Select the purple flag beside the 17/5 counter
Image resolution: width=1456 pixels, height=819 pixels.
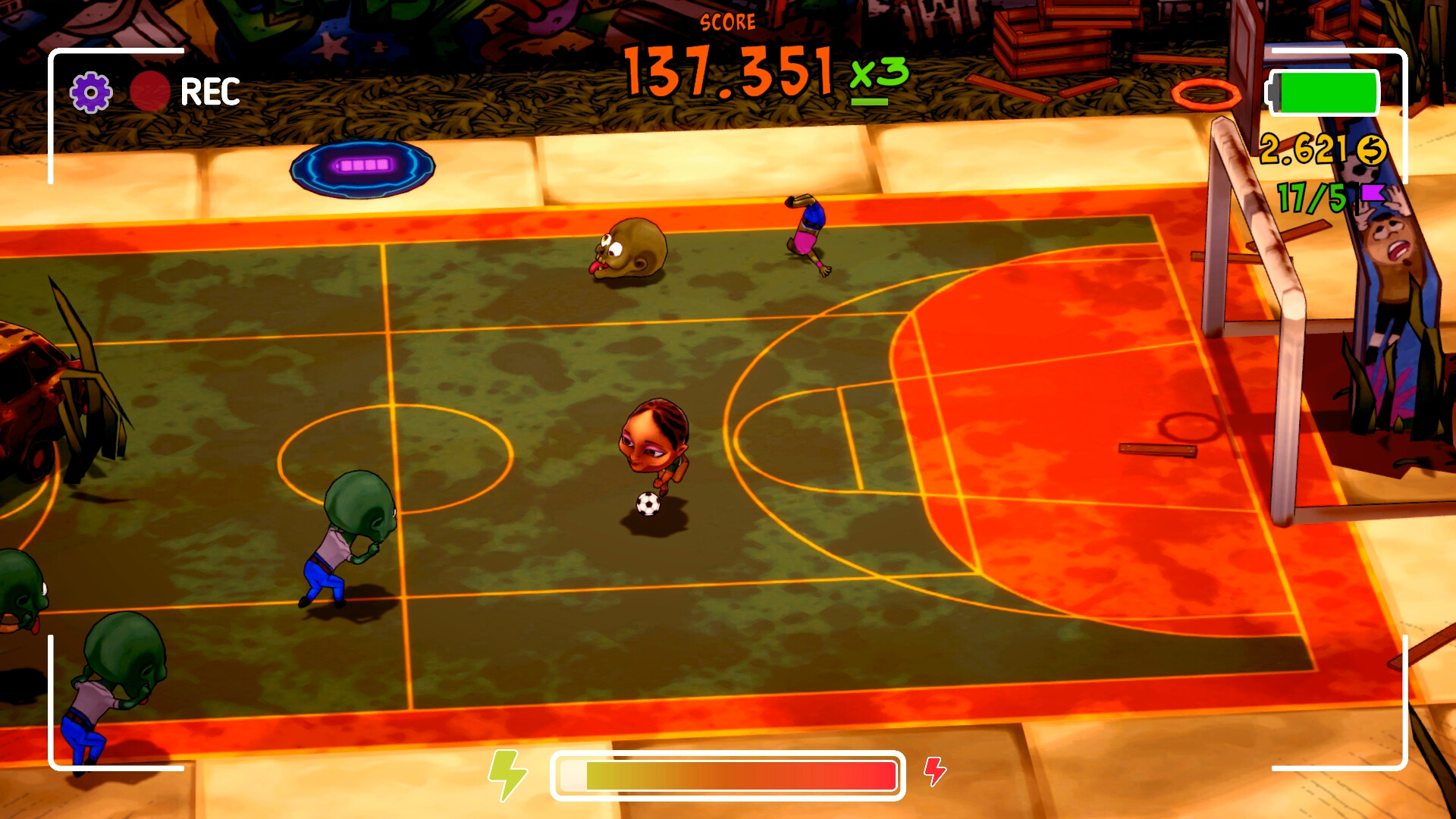pos(1374,195)
